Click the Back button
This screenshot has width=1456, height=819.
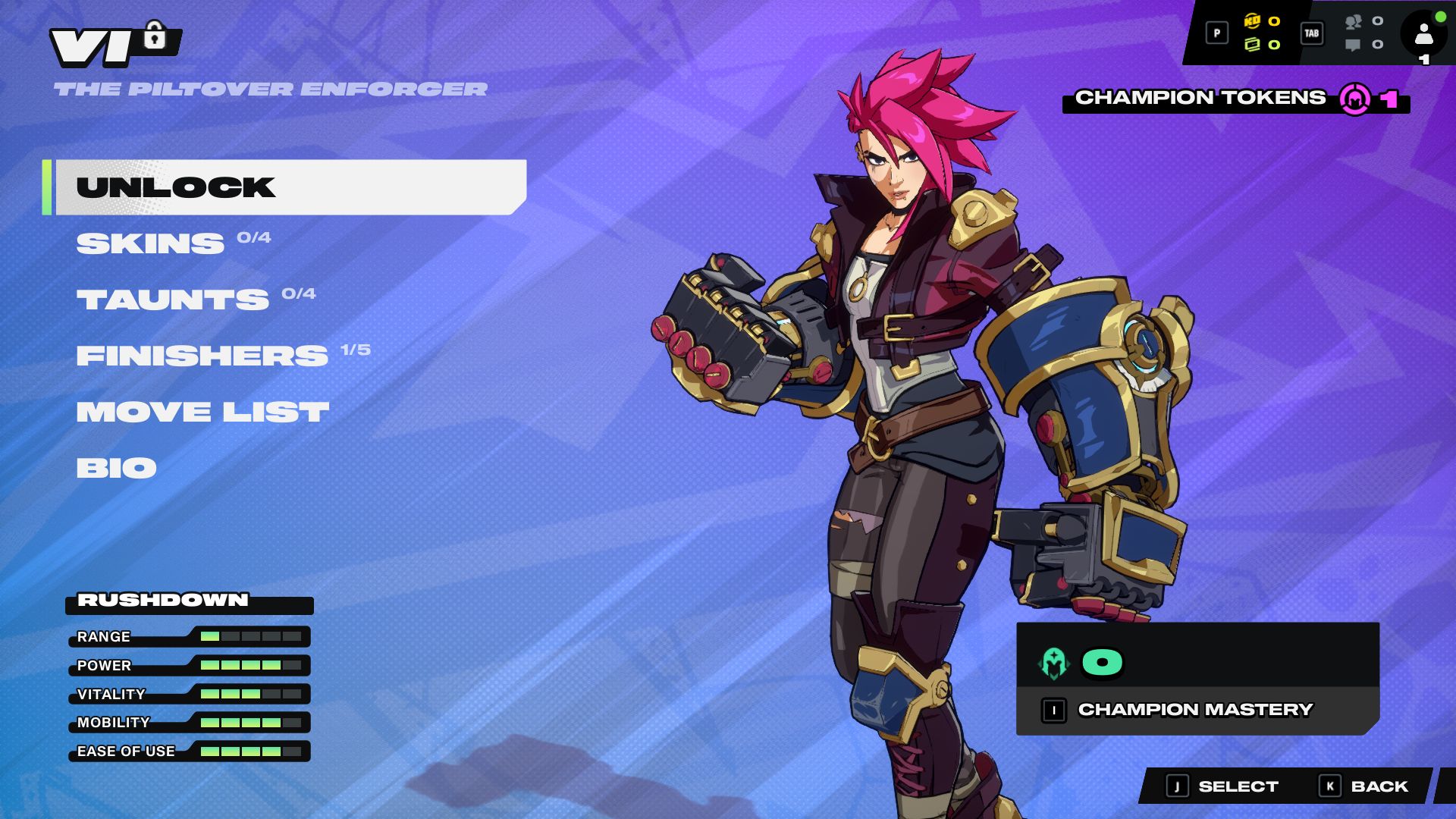tap(1364, 786)
